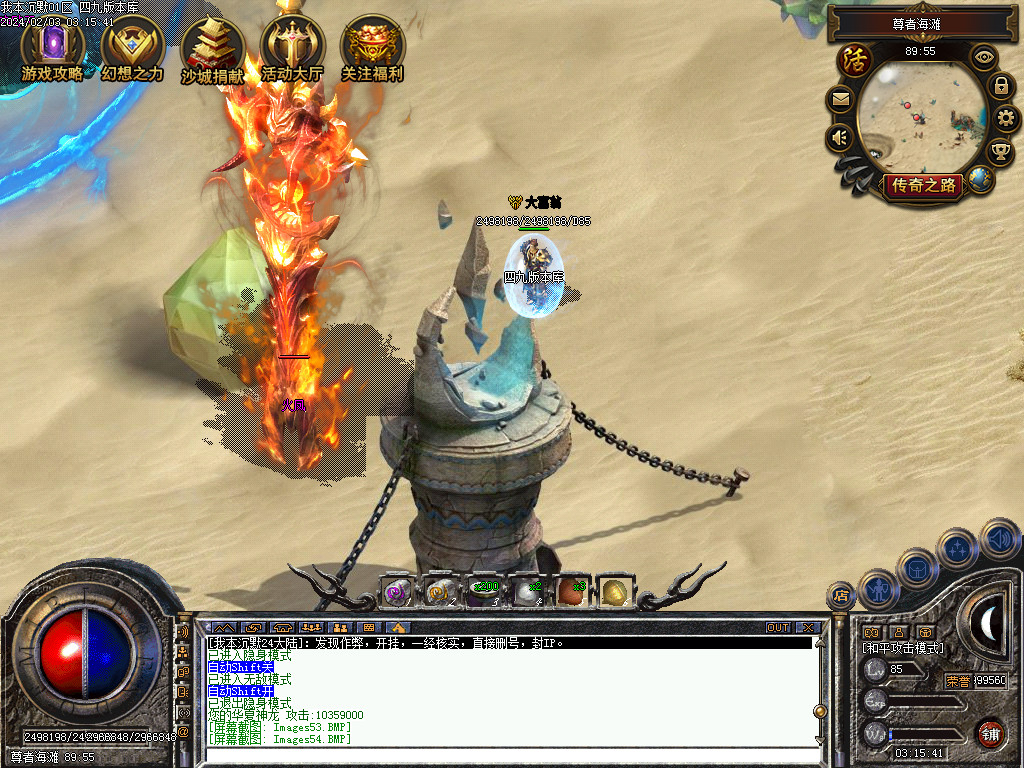Click the OUT button above the chat

pos(778,628)
